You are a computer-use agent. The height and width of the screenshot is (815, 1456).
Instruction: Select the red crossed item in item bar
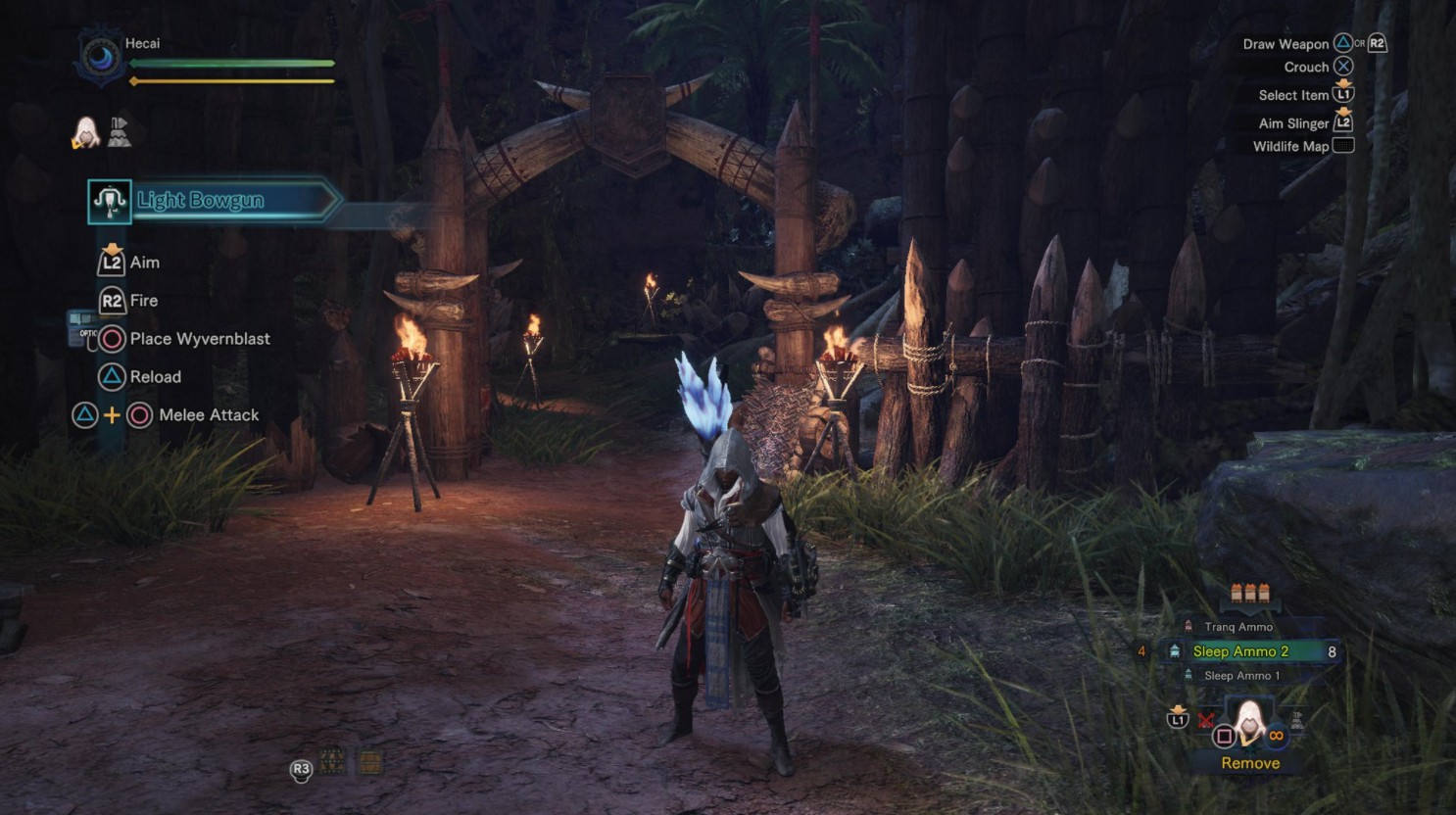(x=1206, y=721)
